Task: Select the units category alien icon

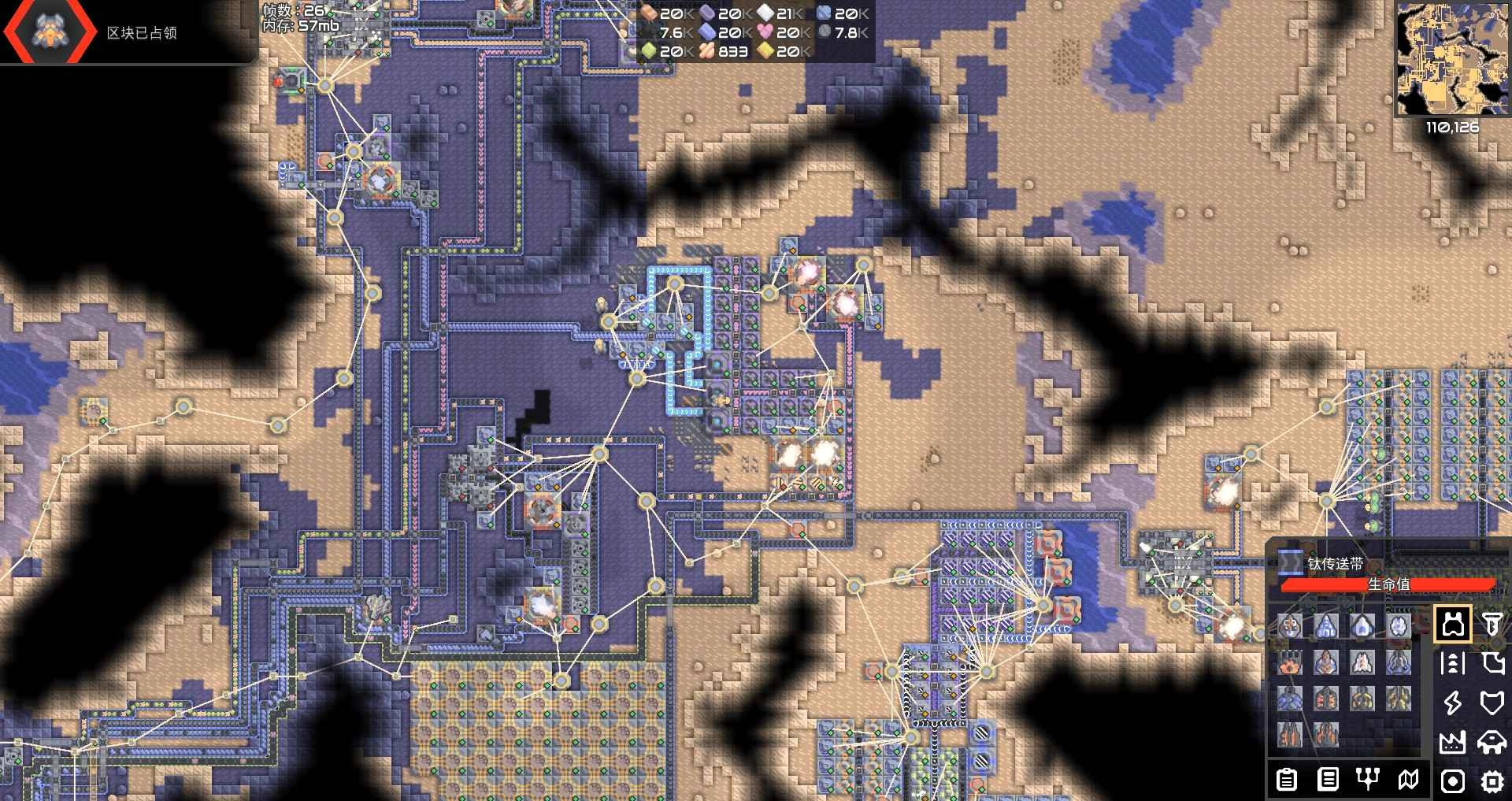Action: [1494, 742]
